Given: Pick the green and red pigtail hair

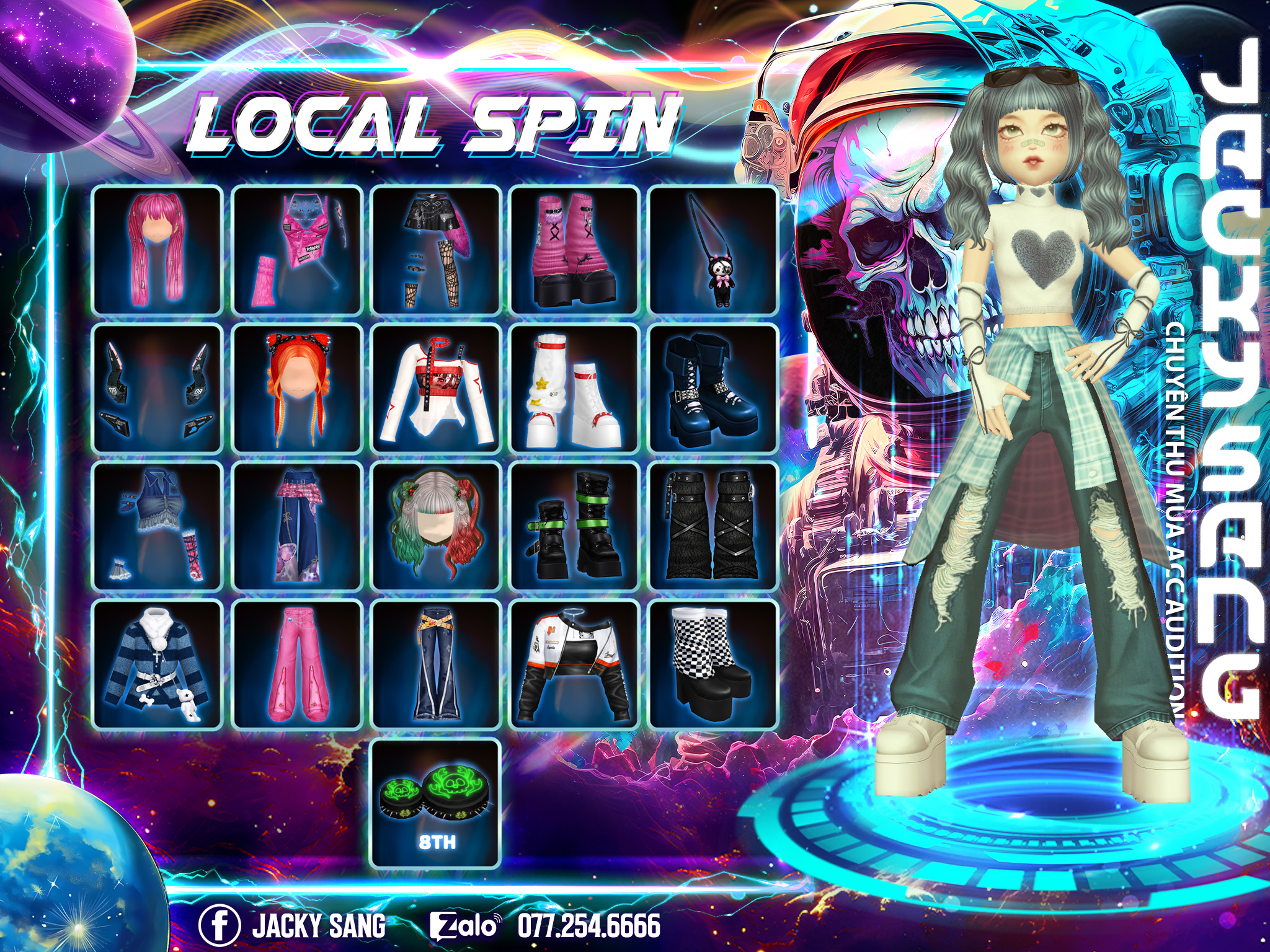Looking at the screenshot, I should (436, 527).
